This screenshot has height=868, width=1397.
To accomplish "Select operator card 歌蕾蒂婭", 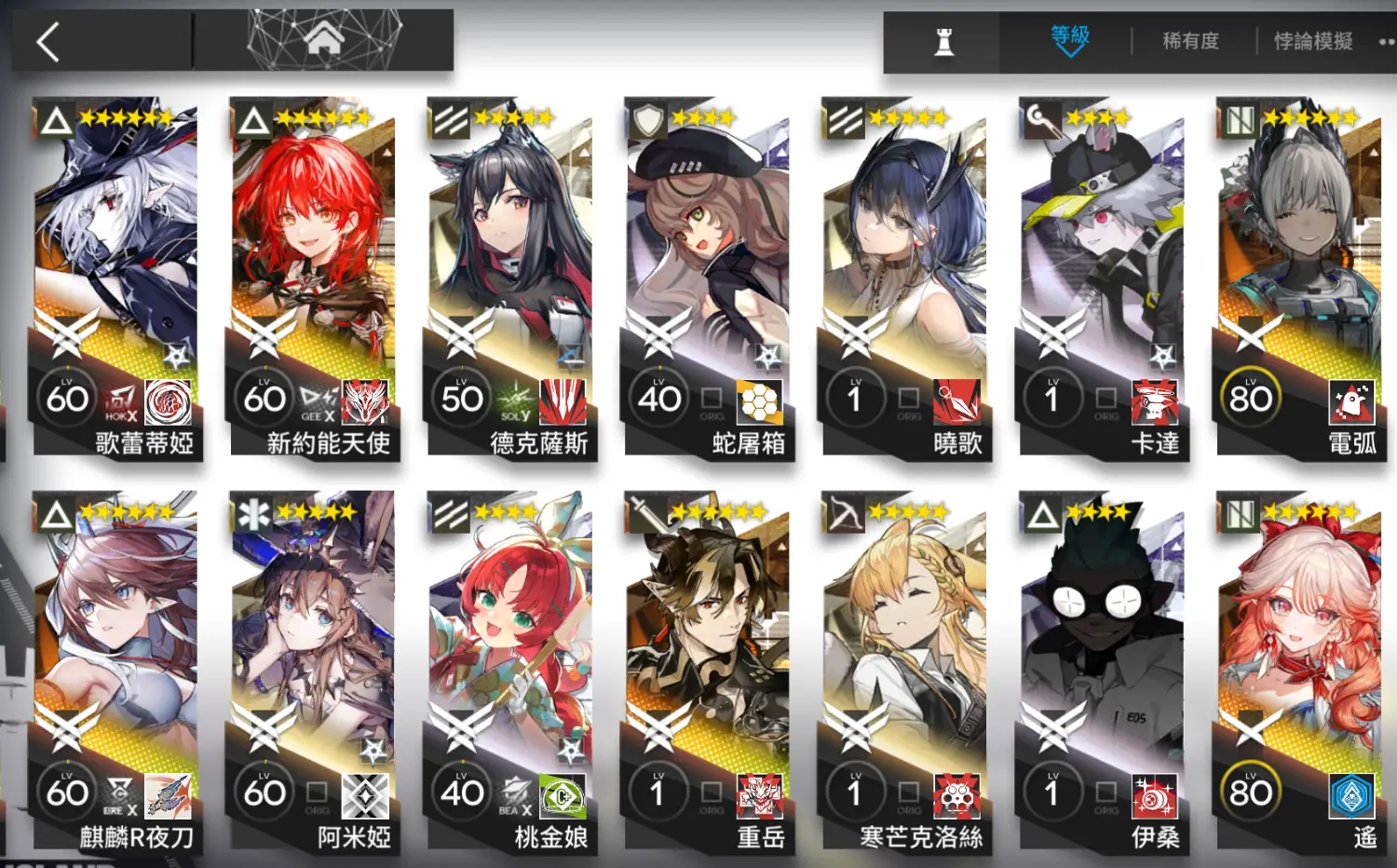I will tap(116, 279).
